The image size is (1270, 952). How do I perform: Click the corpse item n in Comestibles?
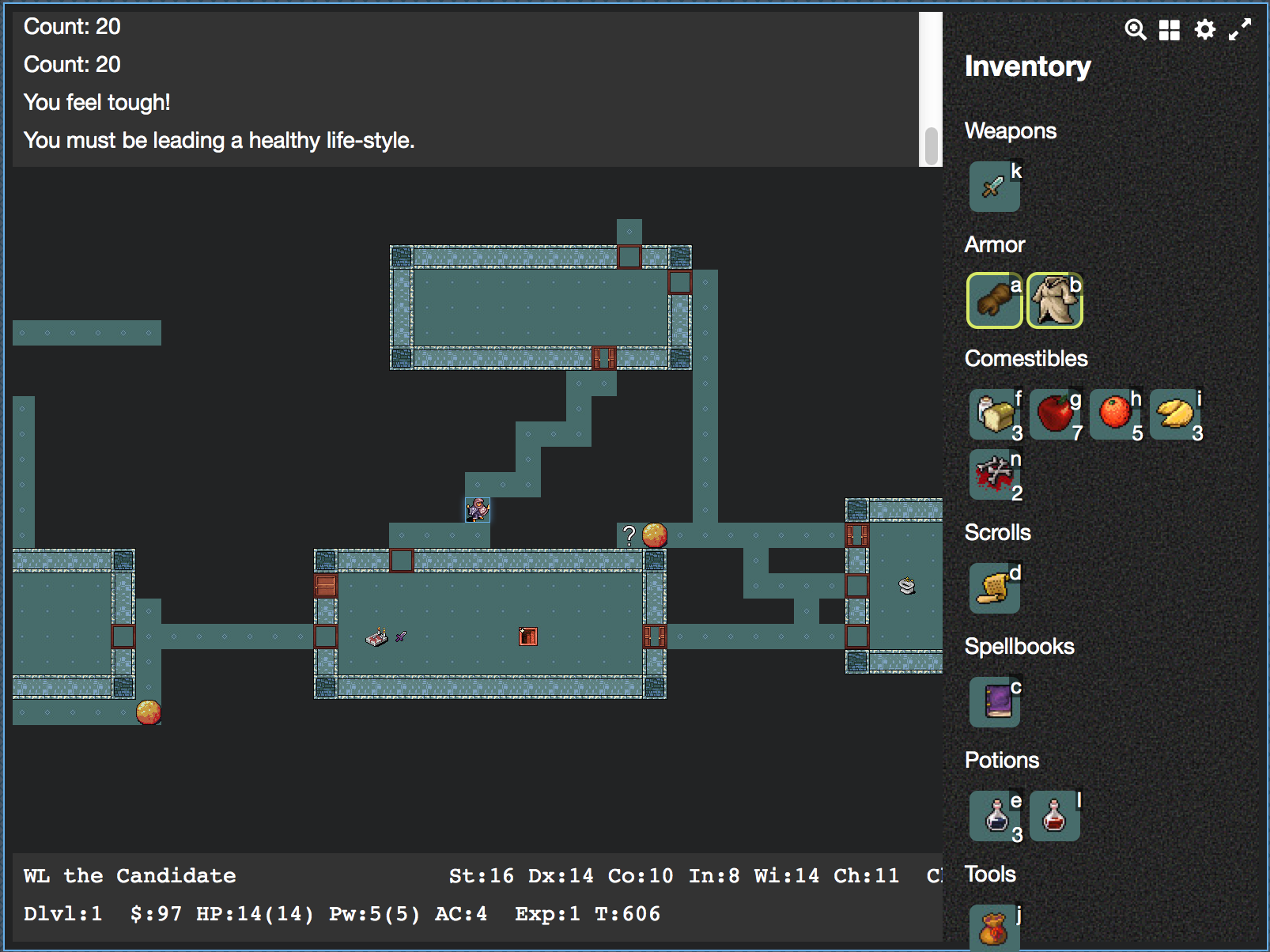coord(994,475)
